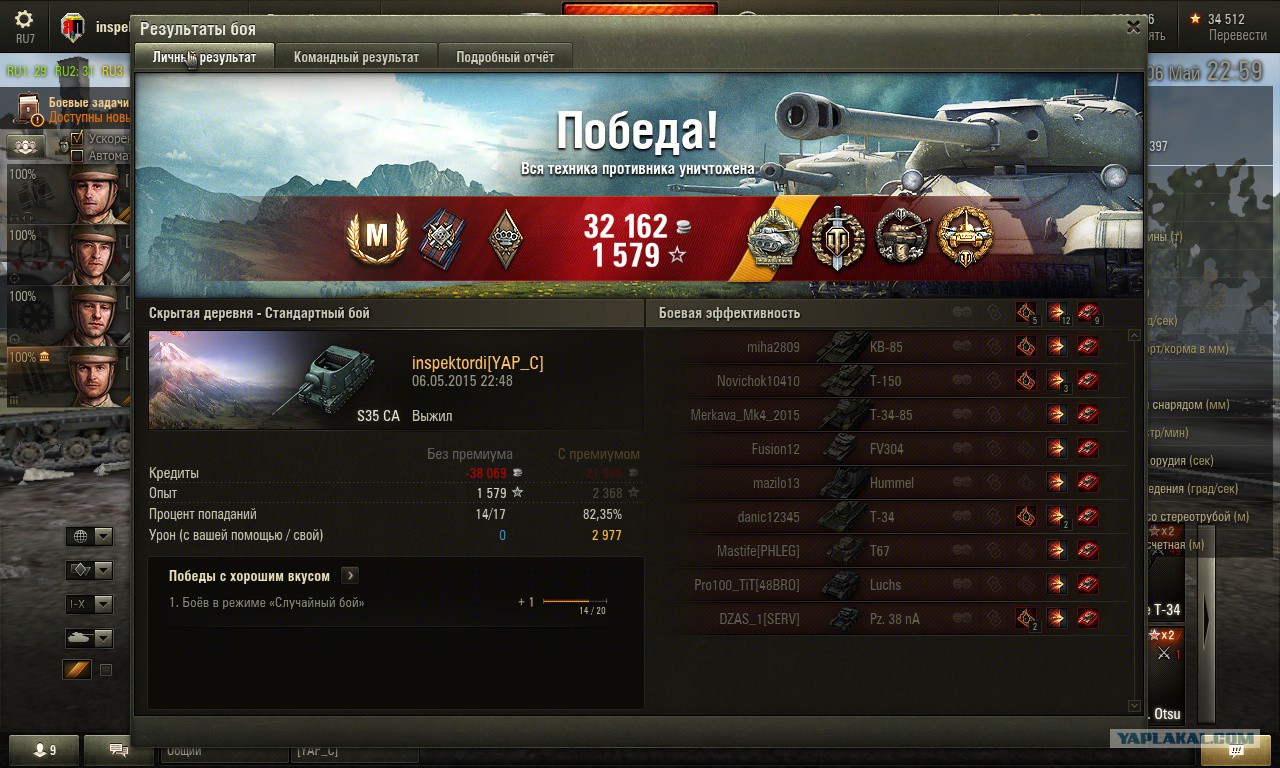Close the battle results window
The image size is (1280, 768).
coord(1133,28)
